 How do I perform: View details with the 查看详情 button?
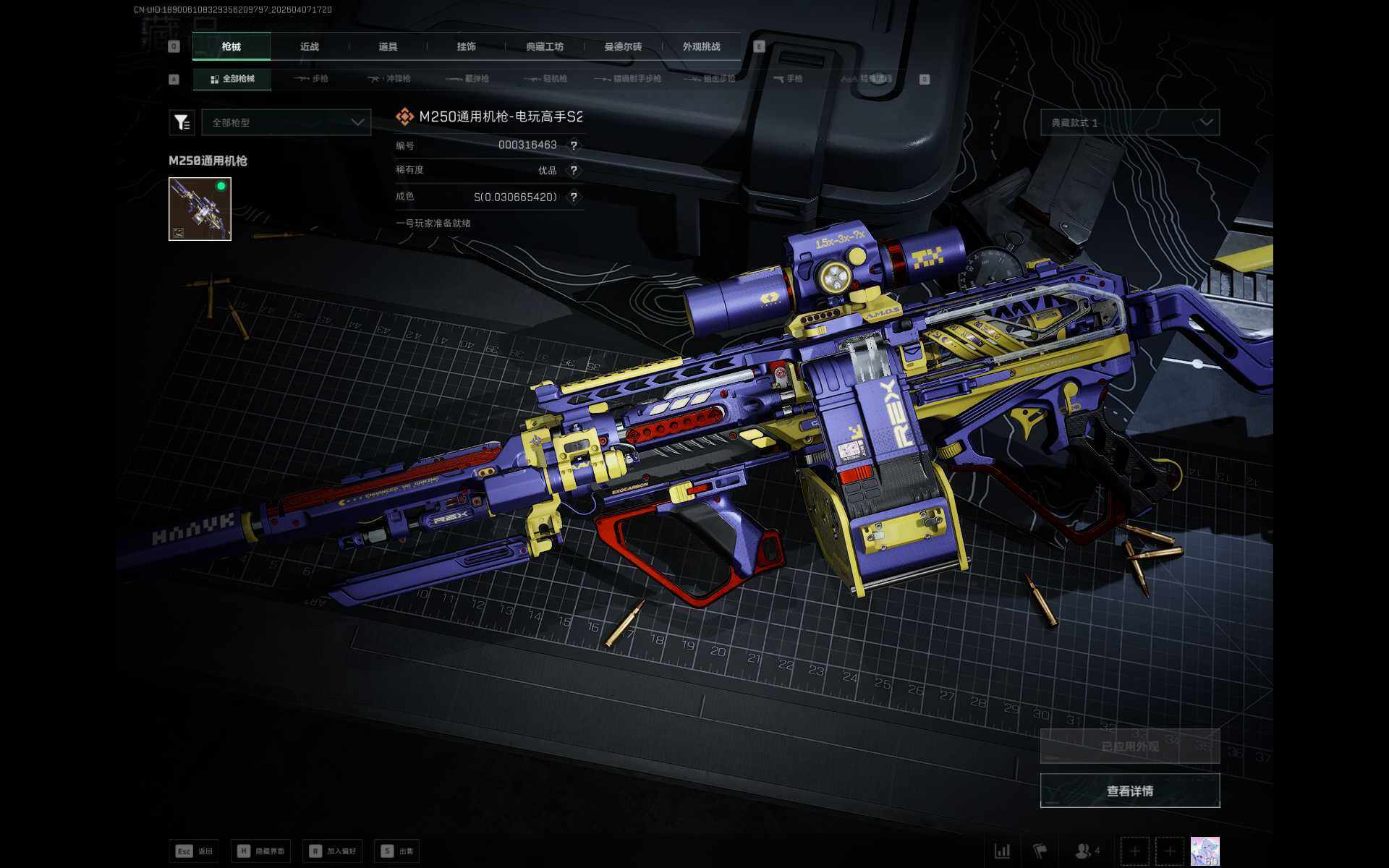[x=1129, y=791]
